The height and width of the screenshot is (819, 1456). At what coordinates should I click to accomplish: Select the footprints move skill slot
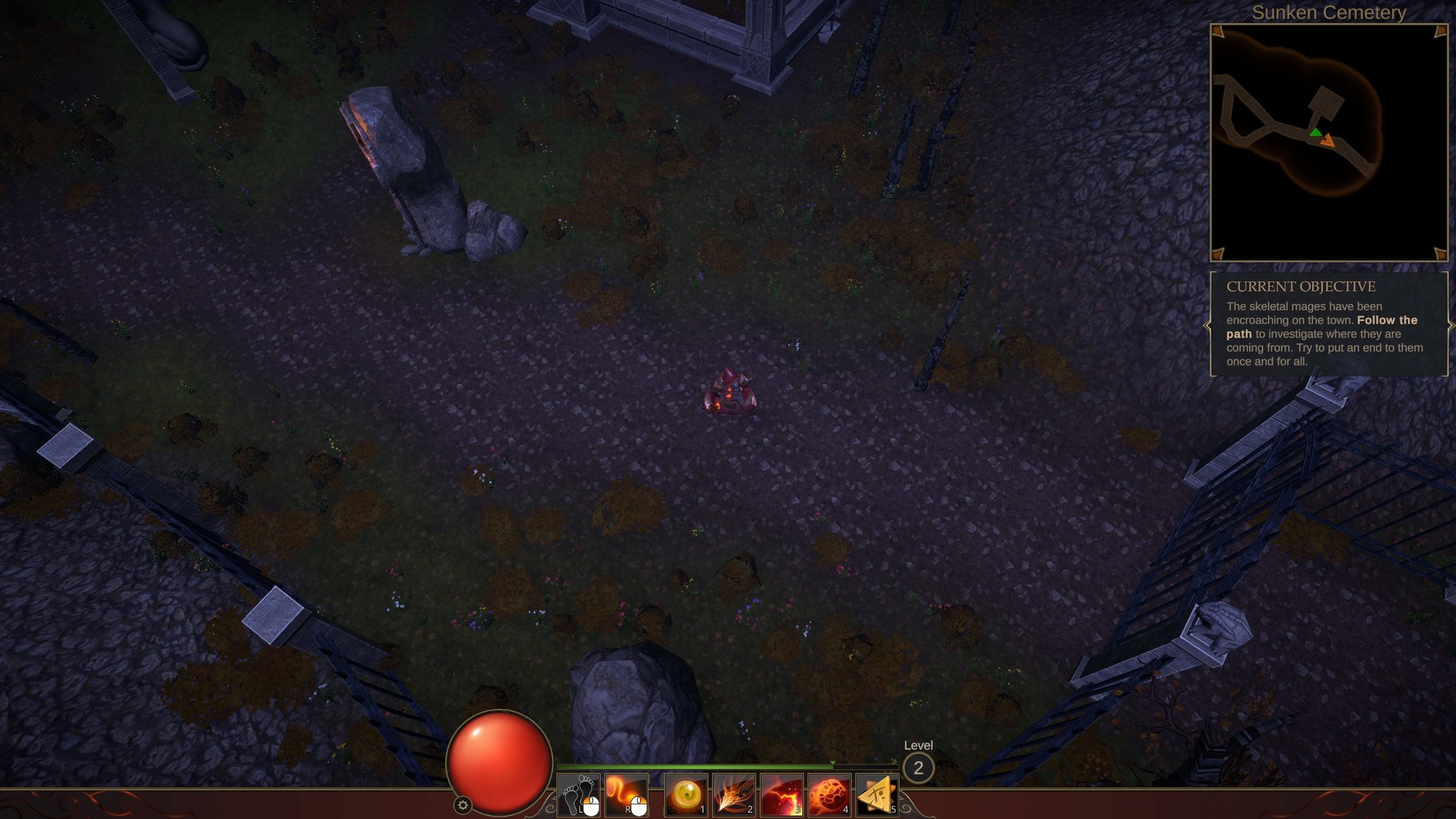pyautogui.click(x=579, y=795)
